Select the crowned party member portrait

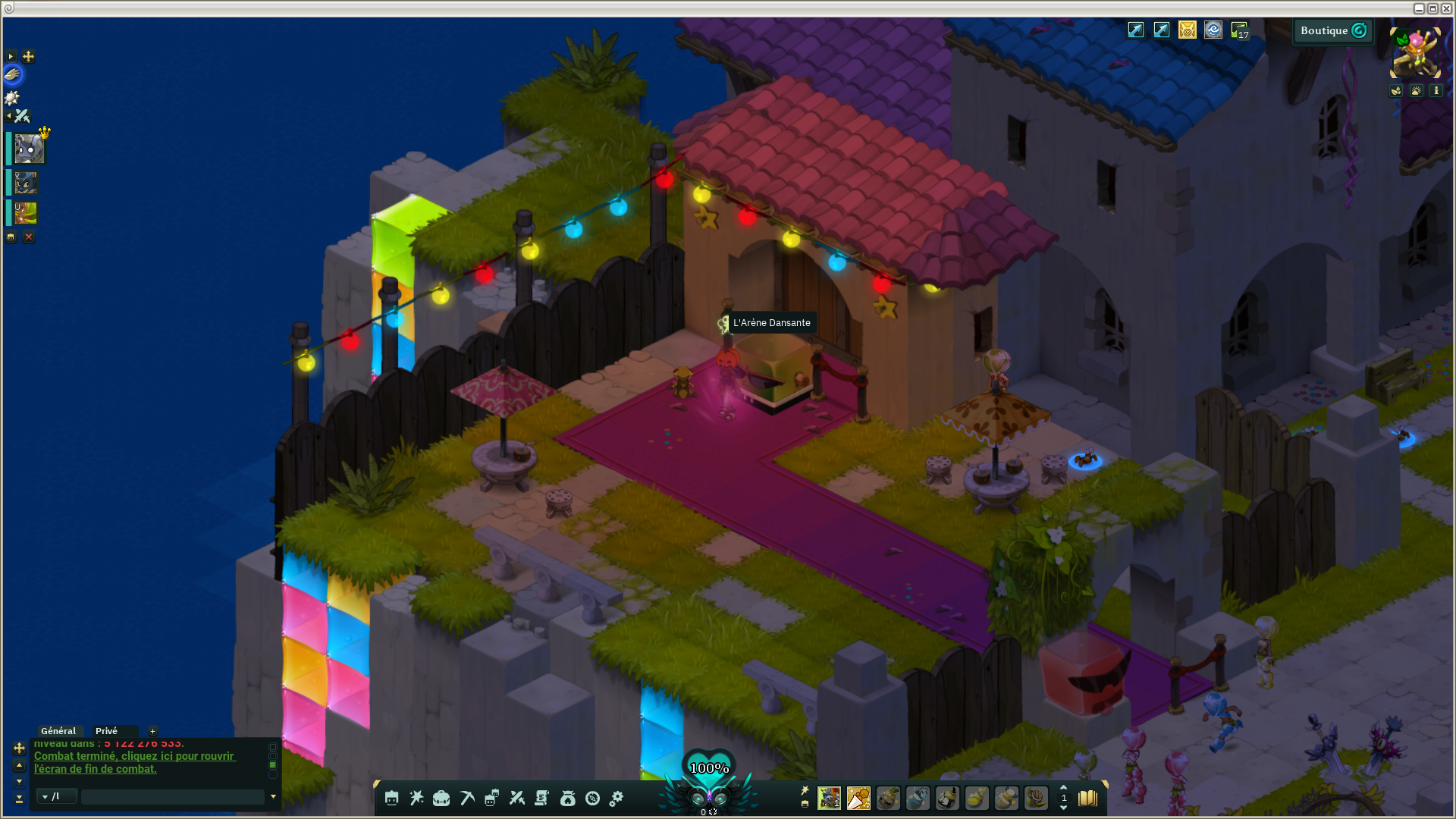tap(29, 148)
